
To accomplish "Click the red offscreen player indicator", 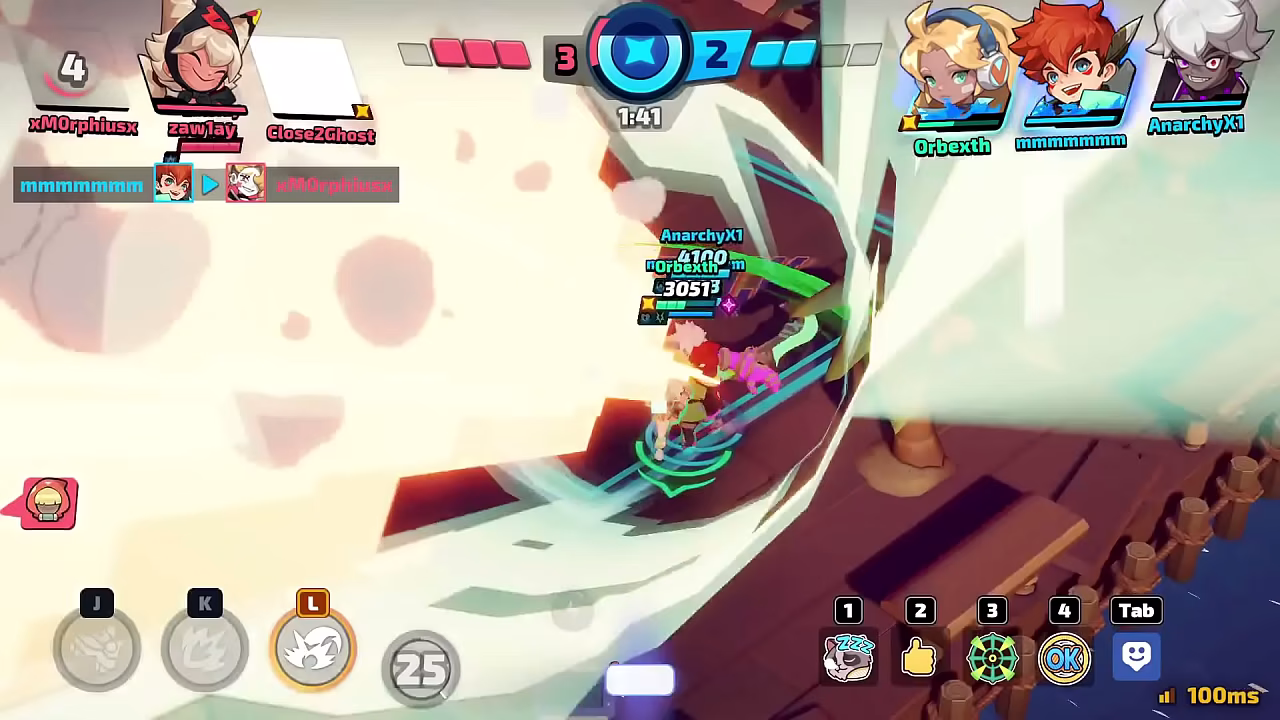I will [x=48, y=503].
